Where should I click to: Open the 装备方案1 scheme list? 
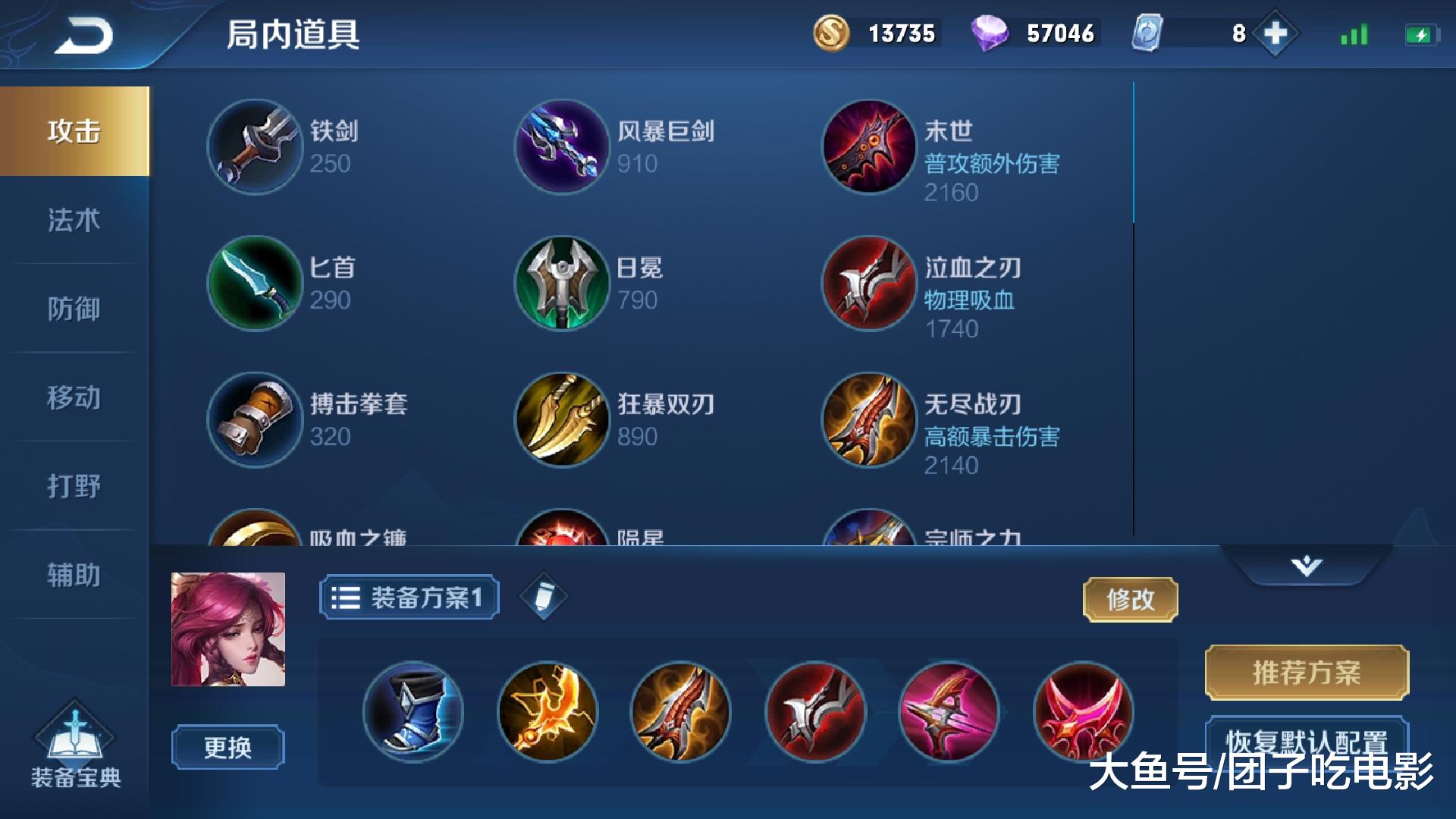[408, 597]
